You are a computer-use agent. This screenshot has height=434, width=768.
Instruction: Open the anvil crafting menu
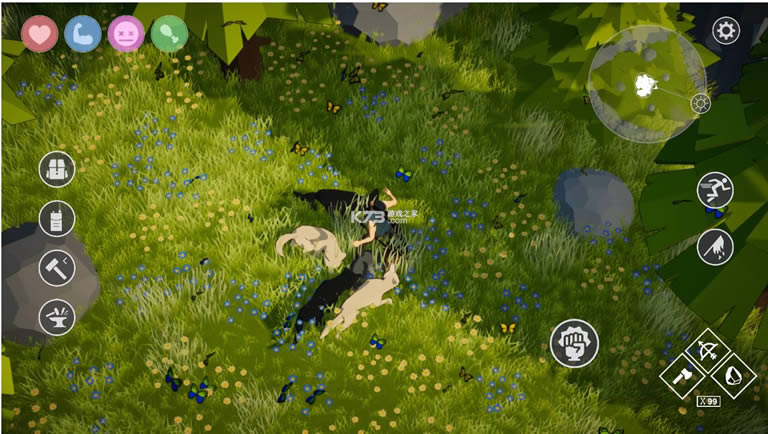tap(57, 317)
